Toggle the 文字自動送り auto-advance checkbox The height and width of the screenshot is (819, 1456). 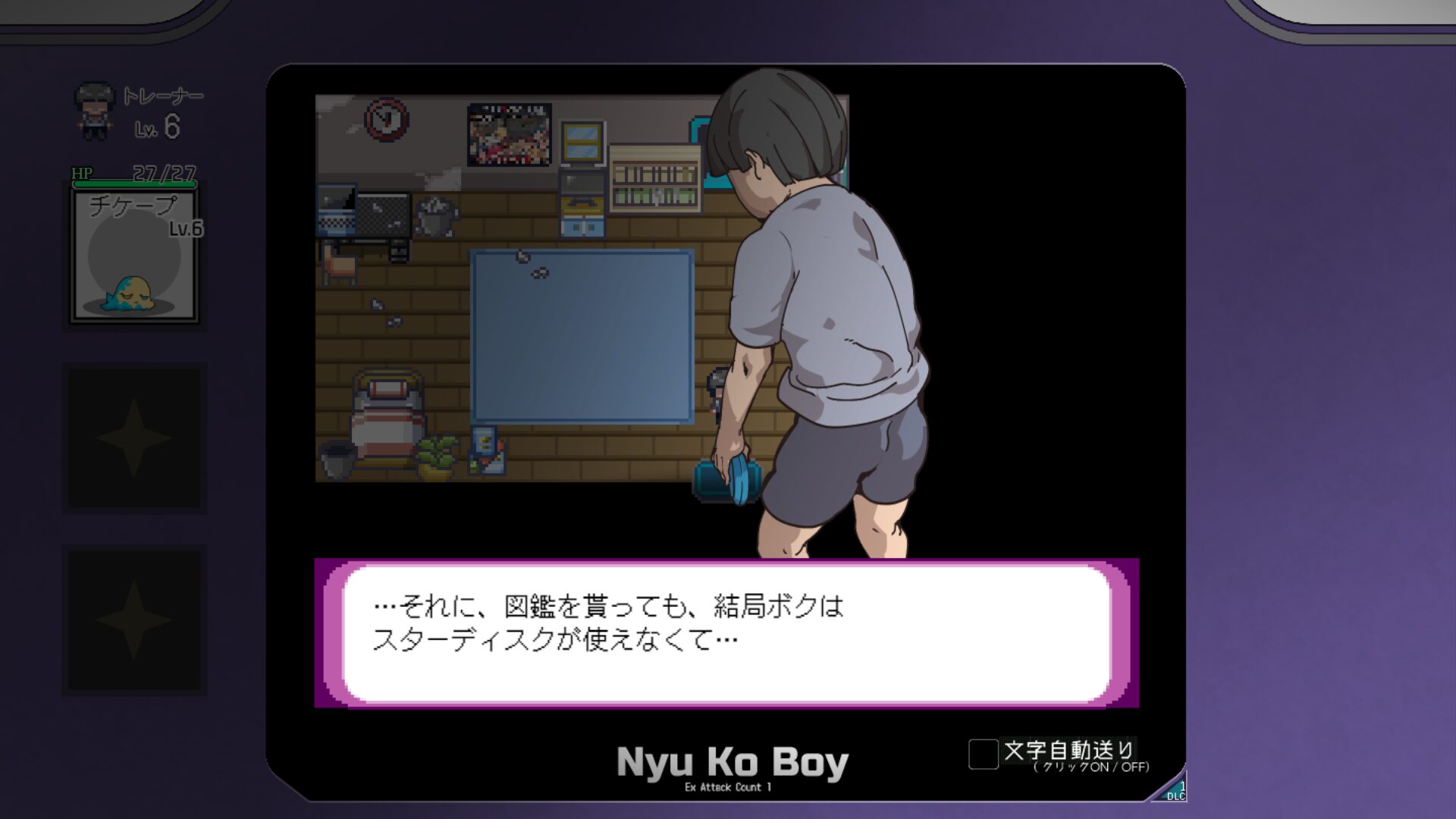click(x=983, y=754)
